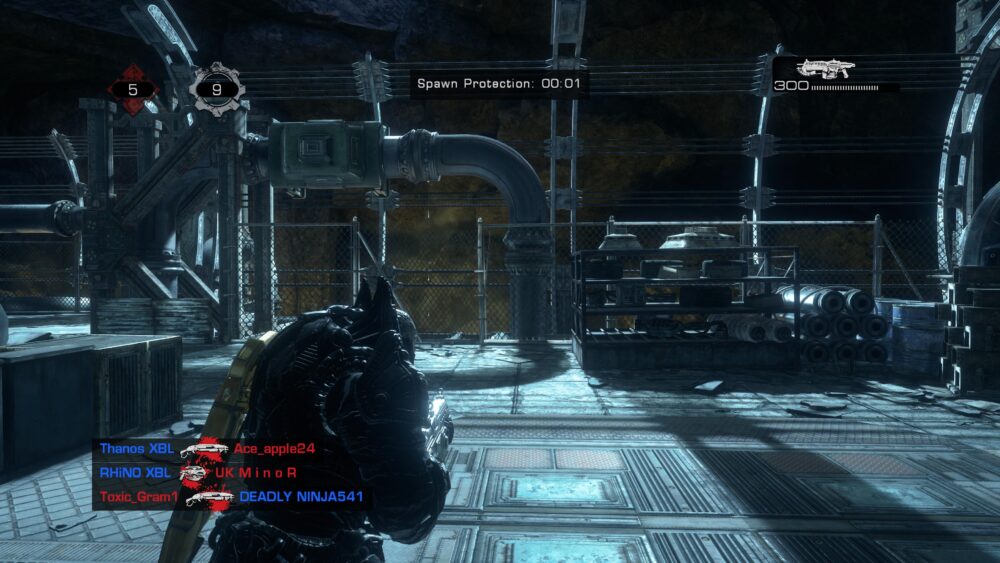Select the Lancer rifle weapon icon
Screen dimensions: 1000x563
(x=825, y=69)
